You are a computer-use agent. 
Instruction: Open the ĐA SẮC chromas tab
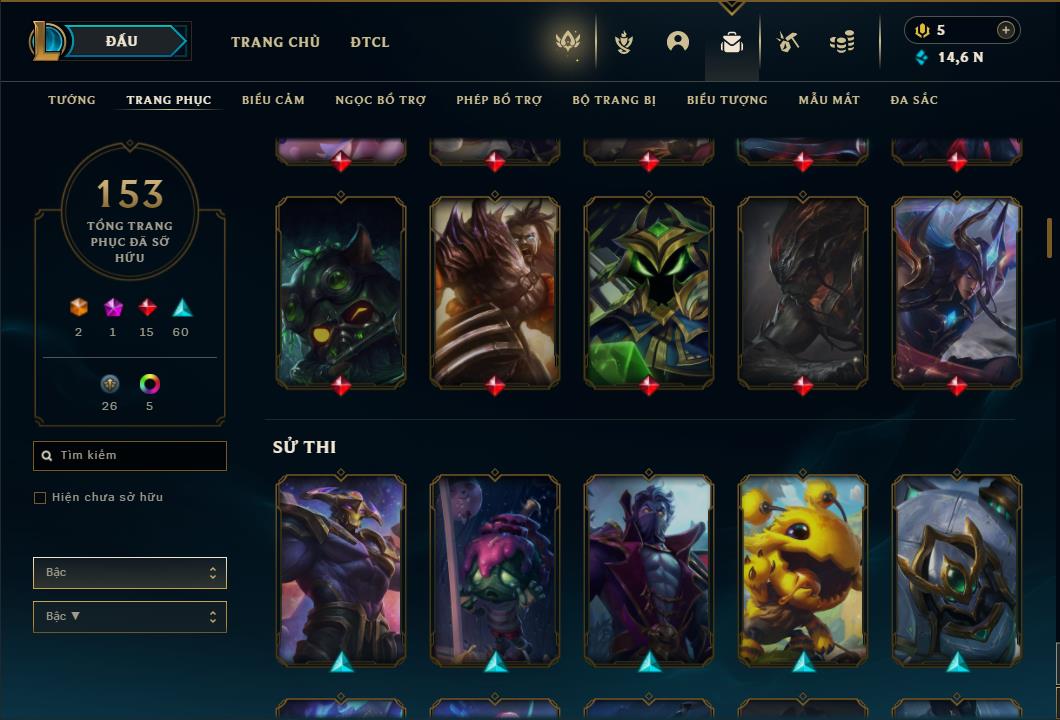tap(914, 100)
